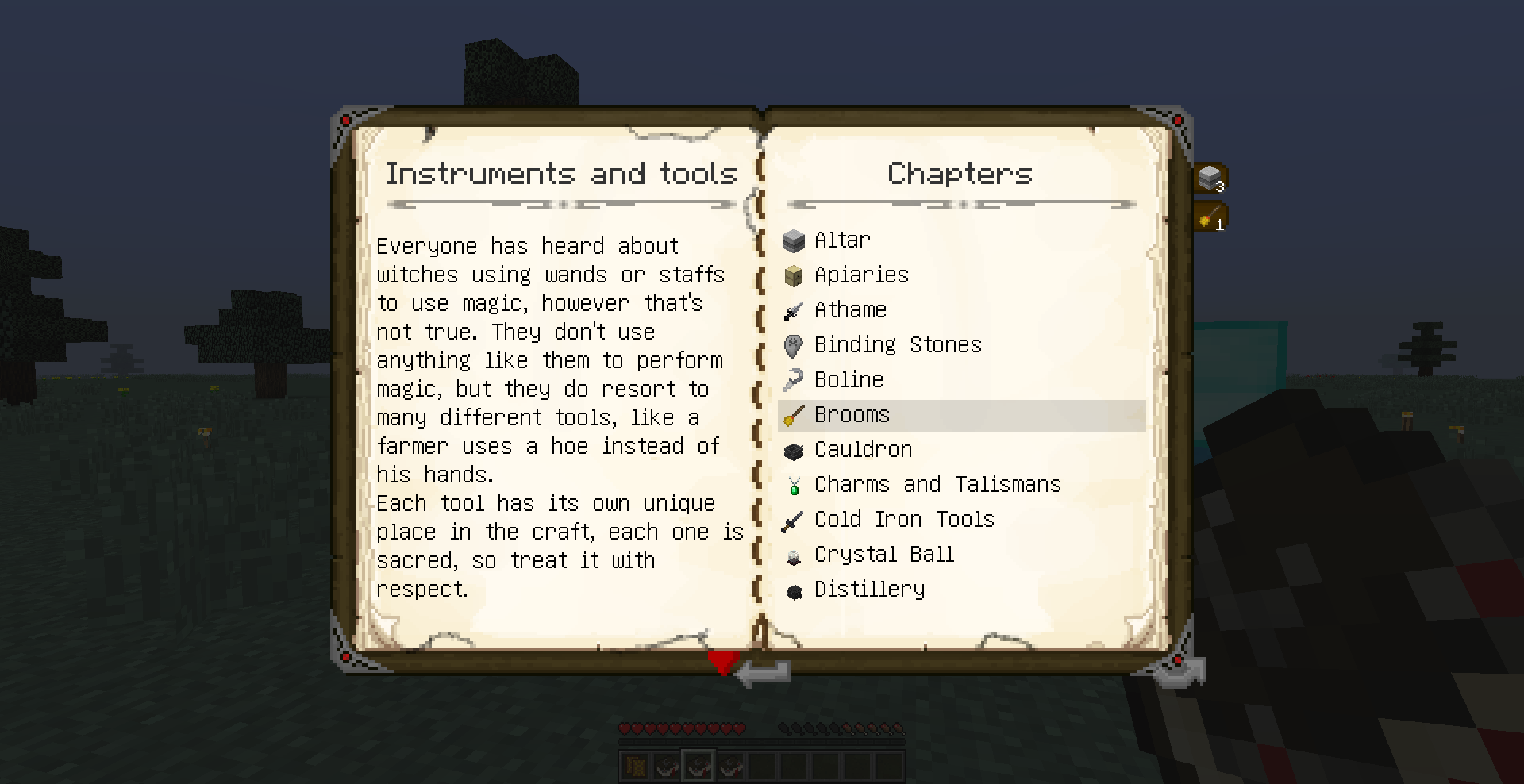Open the broom bookmark tab on the right edge
1524x784 pixels.
coord(1210,215)
